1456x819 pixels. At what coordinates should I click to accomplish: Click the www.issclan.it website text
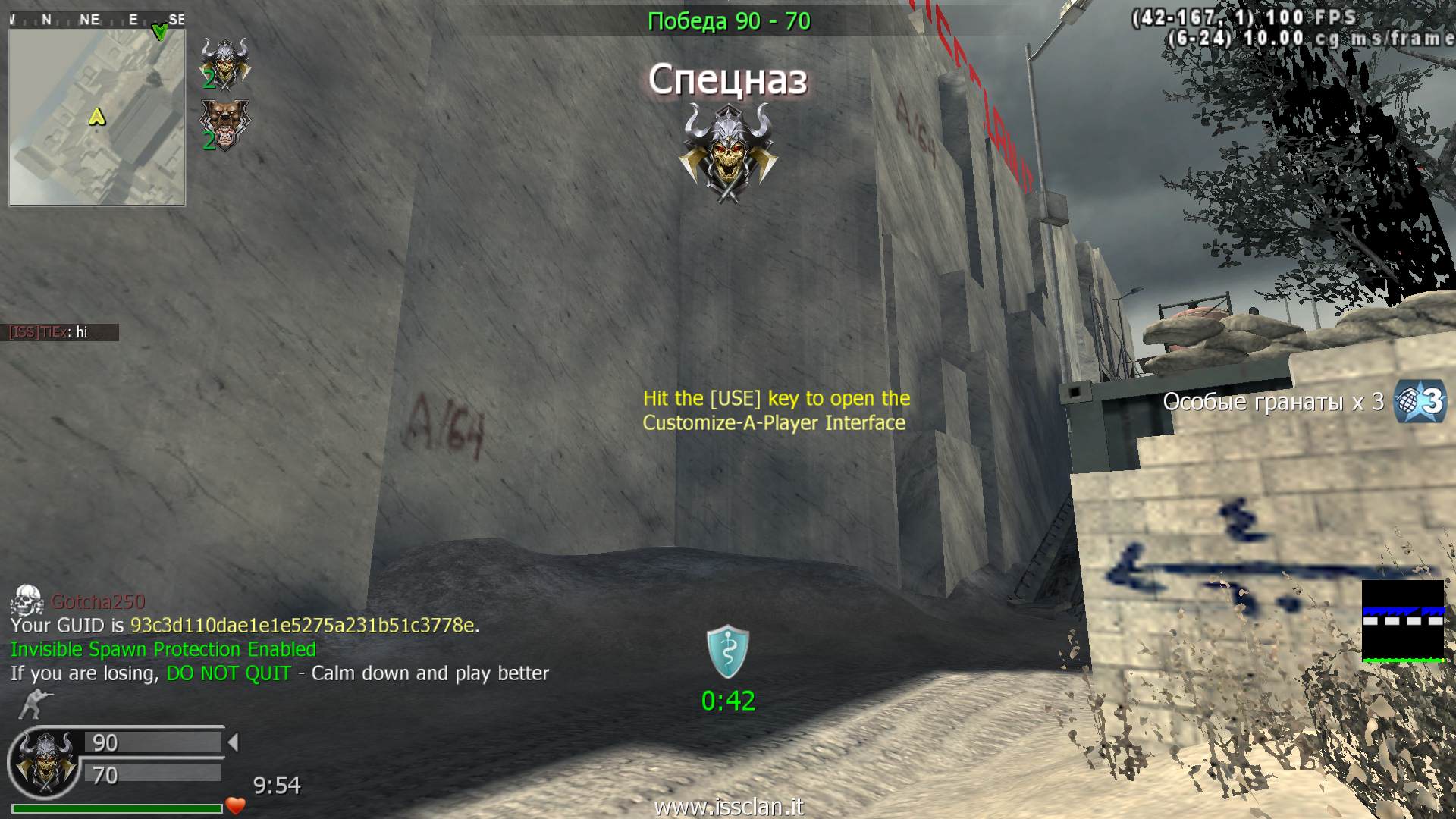pos(728,806)
